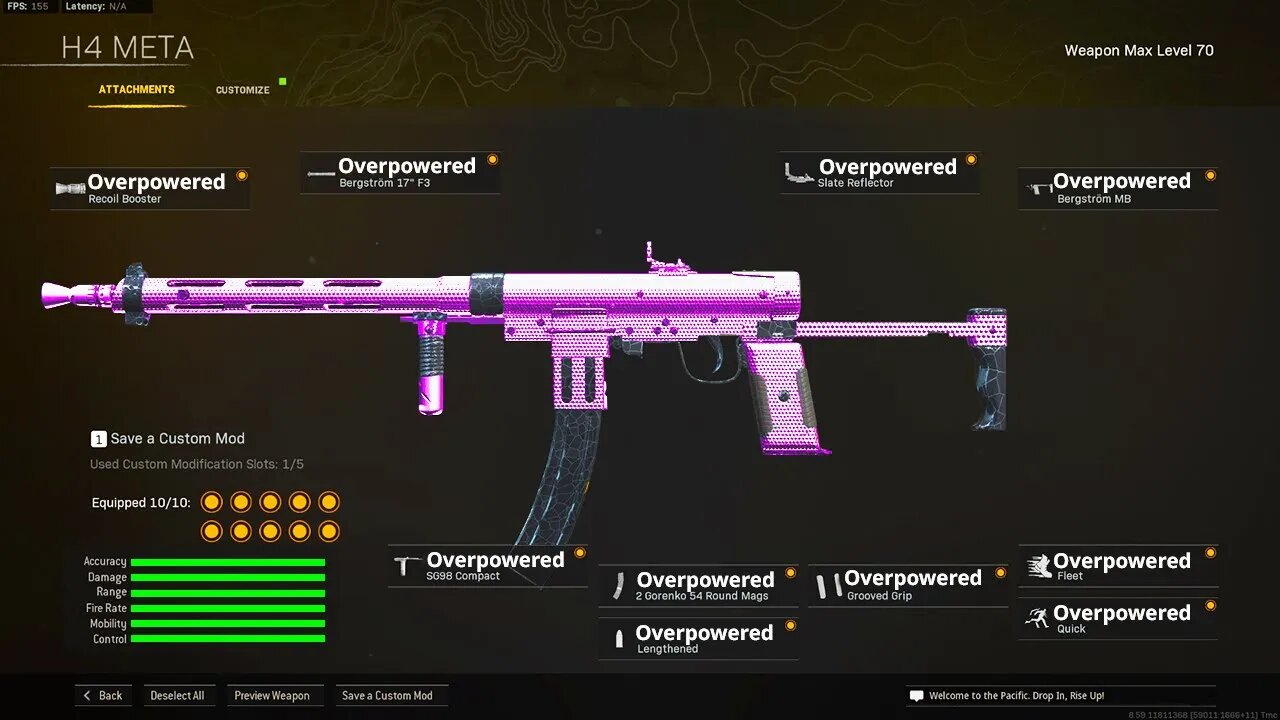Screen dimensions: 1280x720
Task: Select the Quick perk attachment
Action: (1117, 618)
